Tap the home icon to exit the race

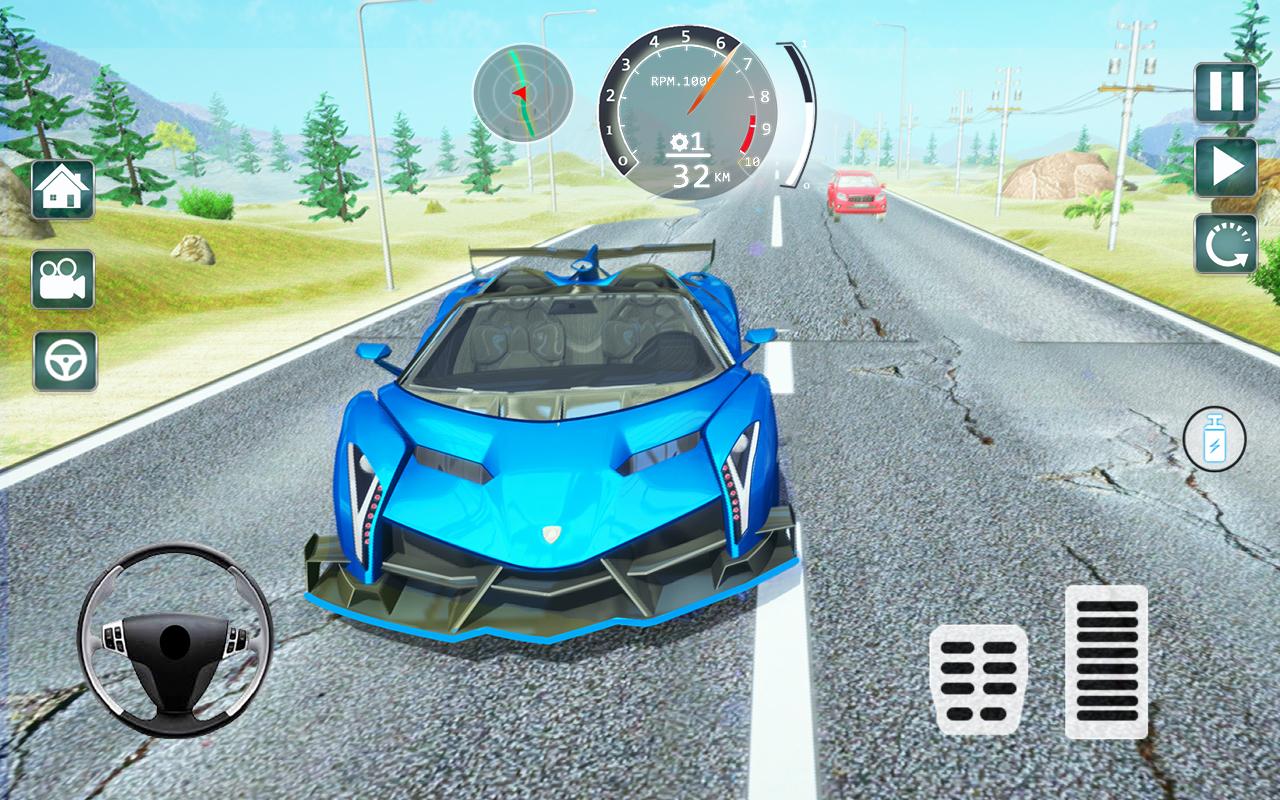click(x=62, y=190)
